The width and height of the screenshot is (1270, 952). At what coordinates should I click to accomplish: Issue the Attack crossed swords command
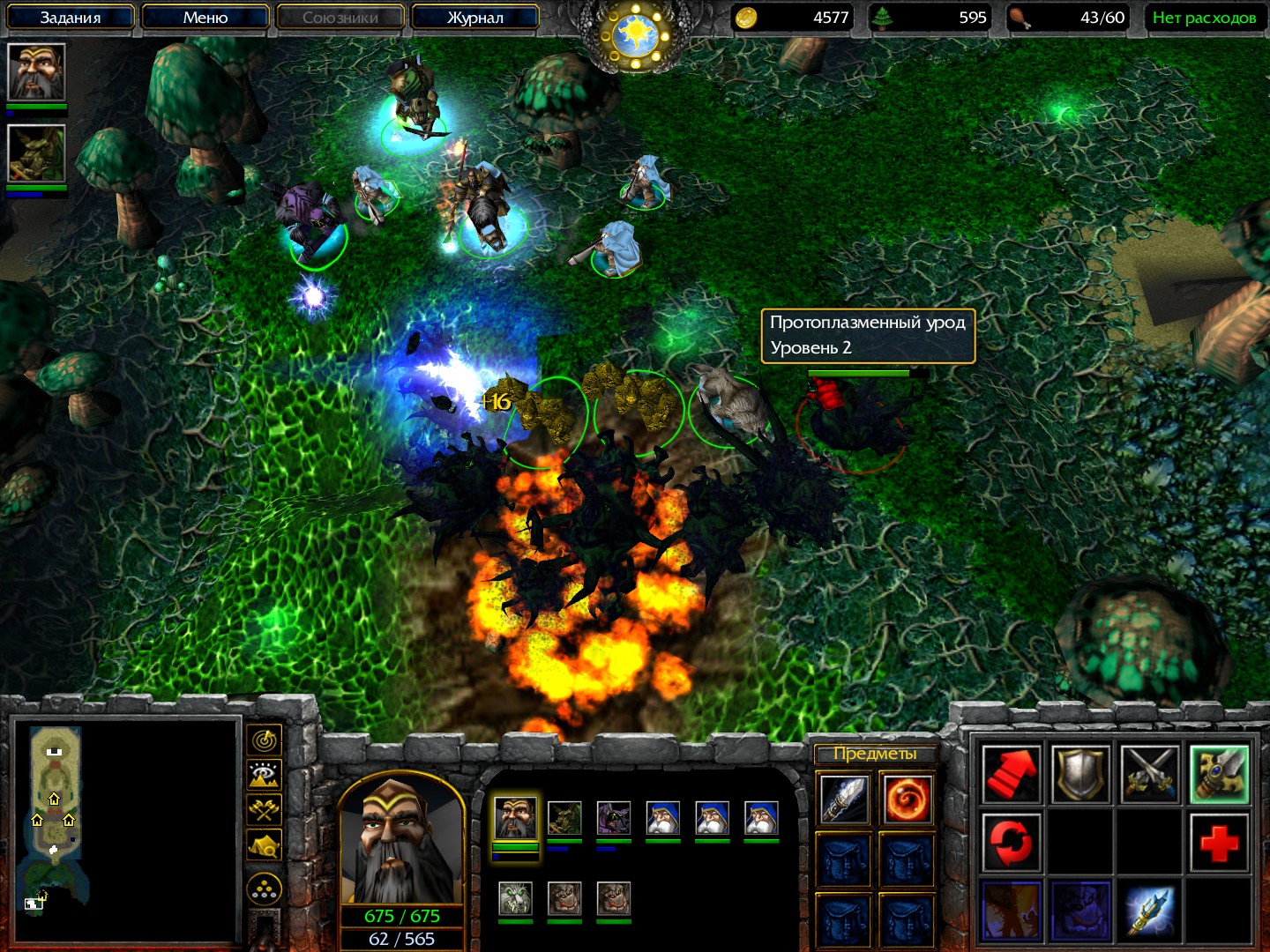click(1150, 775)
